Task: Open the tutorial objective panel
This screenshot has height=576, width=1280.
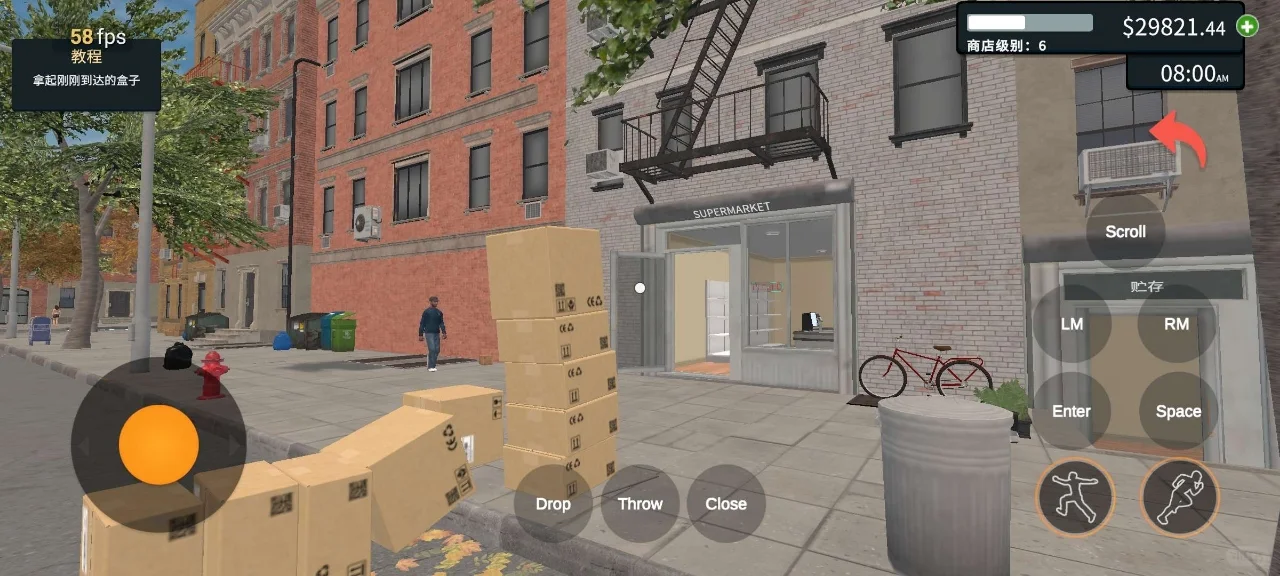Action: click(86, 74)
